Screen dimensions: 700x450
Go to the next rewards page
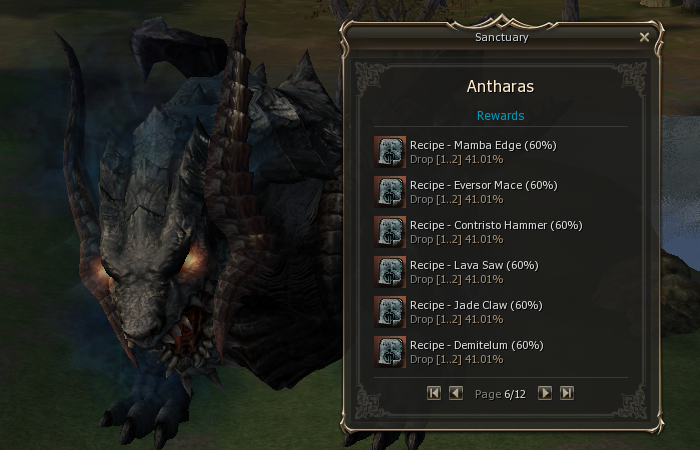pyautogui.click(x=545, y=393)
